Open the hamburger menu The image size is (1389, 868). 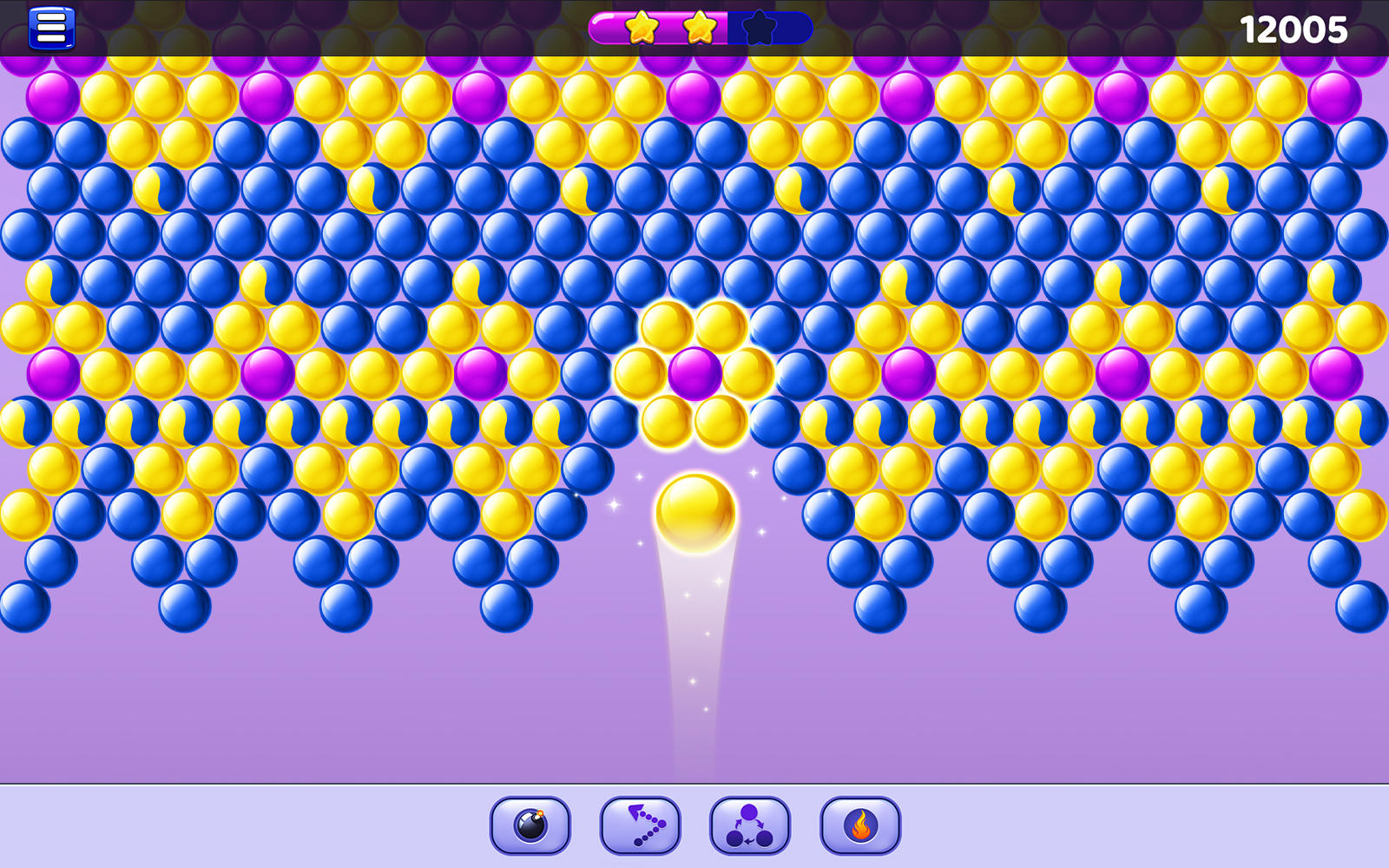[x=49, y=26]
